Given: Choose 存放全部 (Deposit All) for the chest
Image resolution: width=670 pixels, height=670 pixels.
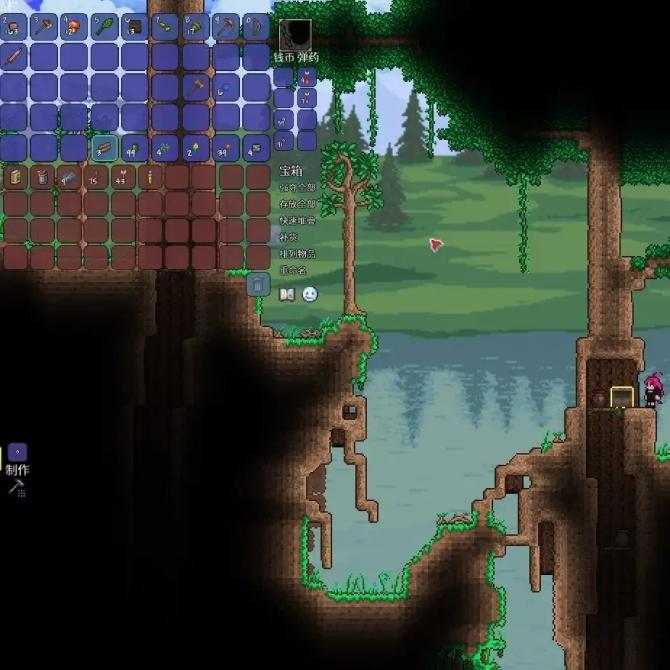Looking at the screenshot, I should coord(297,204).
